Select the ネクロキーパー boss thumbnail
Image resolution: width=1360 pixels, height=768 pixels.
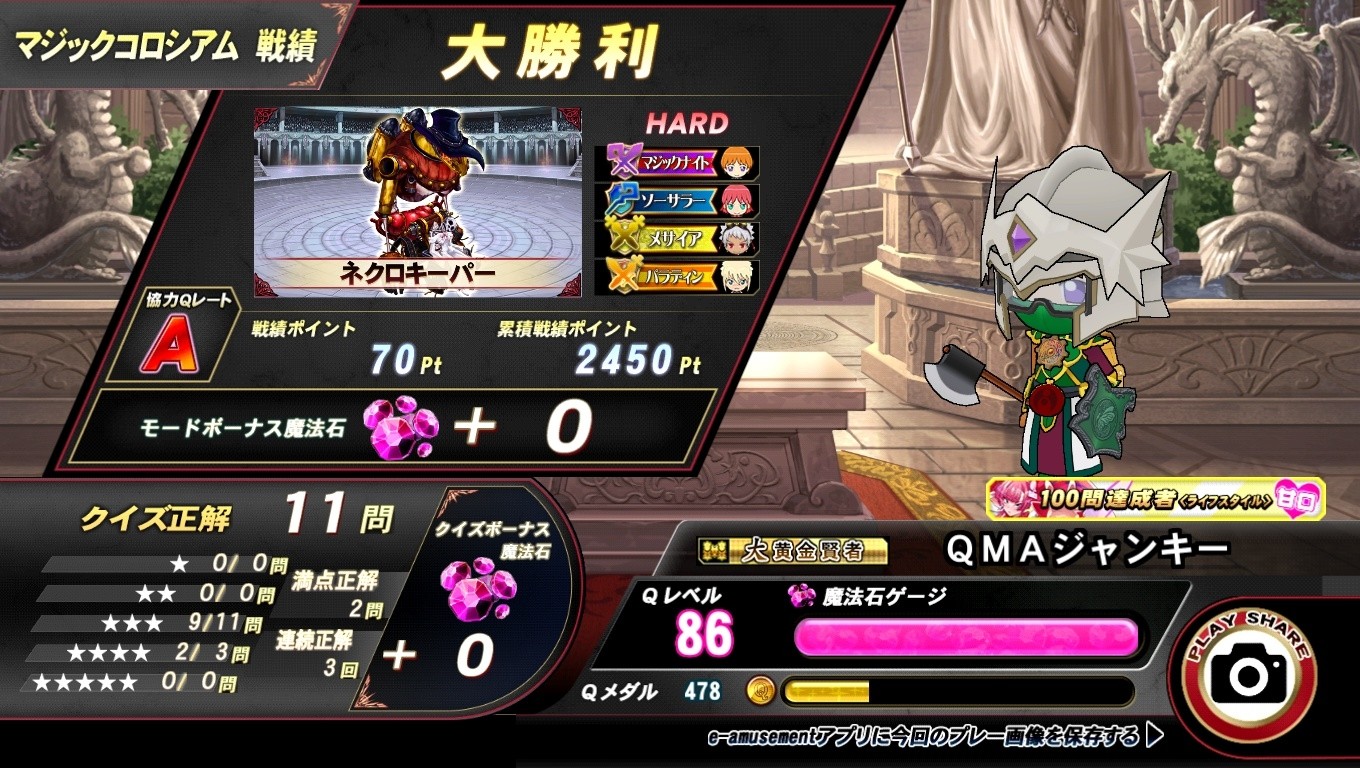click(x=417, y=202)
